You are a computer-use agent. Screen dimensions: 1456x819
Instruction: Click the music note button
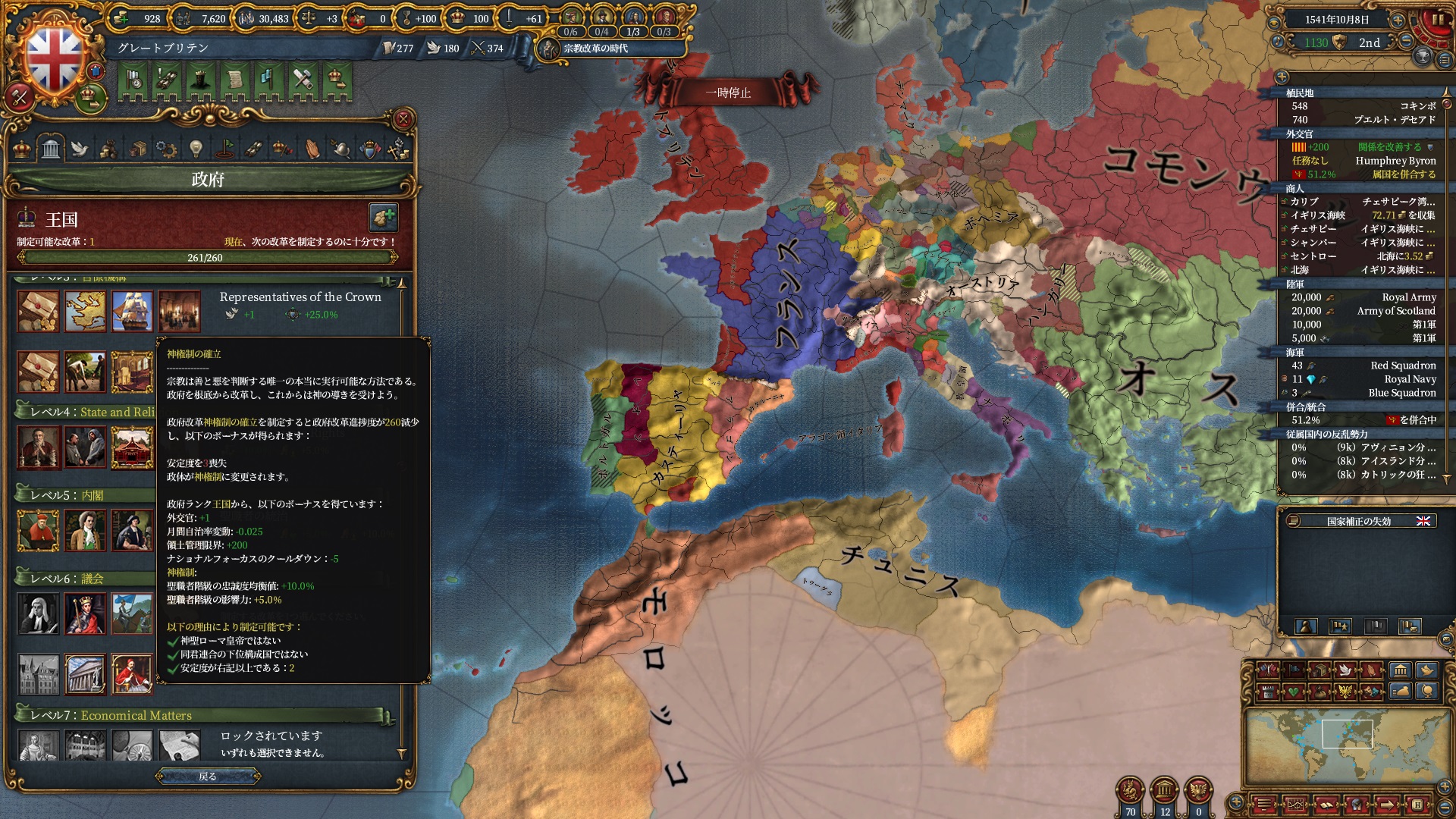coord(1278,42)
